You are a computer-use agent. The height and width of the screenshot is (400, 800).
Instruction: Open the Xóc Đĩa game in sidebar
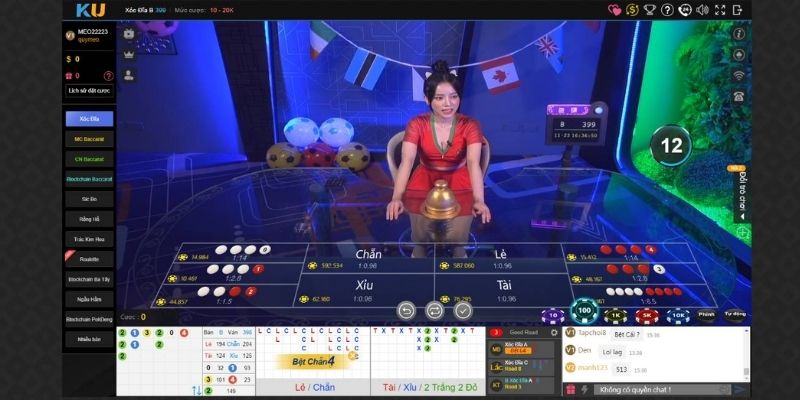tap(89, 118)
